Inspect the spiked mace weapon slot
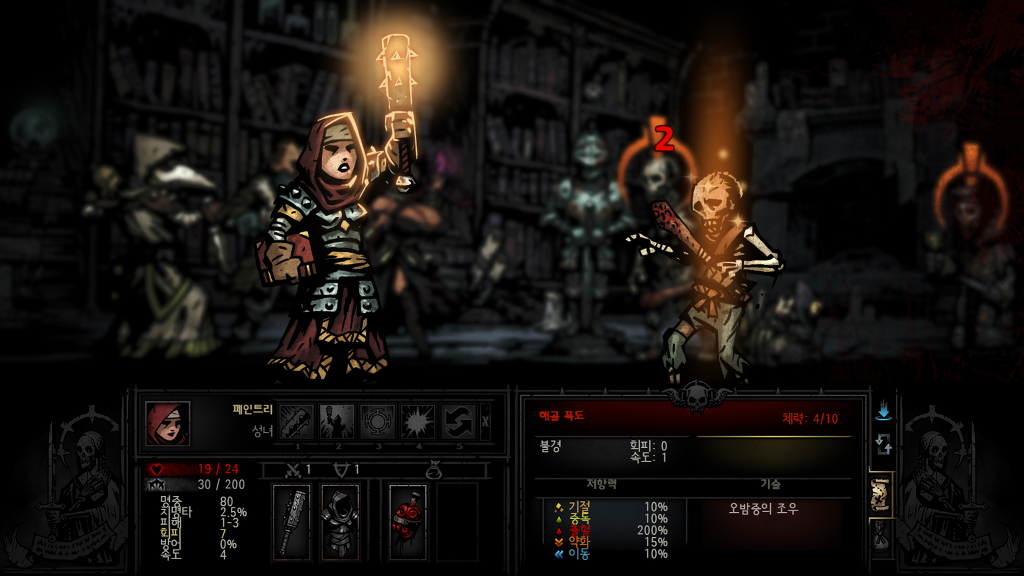 (292, 521)
